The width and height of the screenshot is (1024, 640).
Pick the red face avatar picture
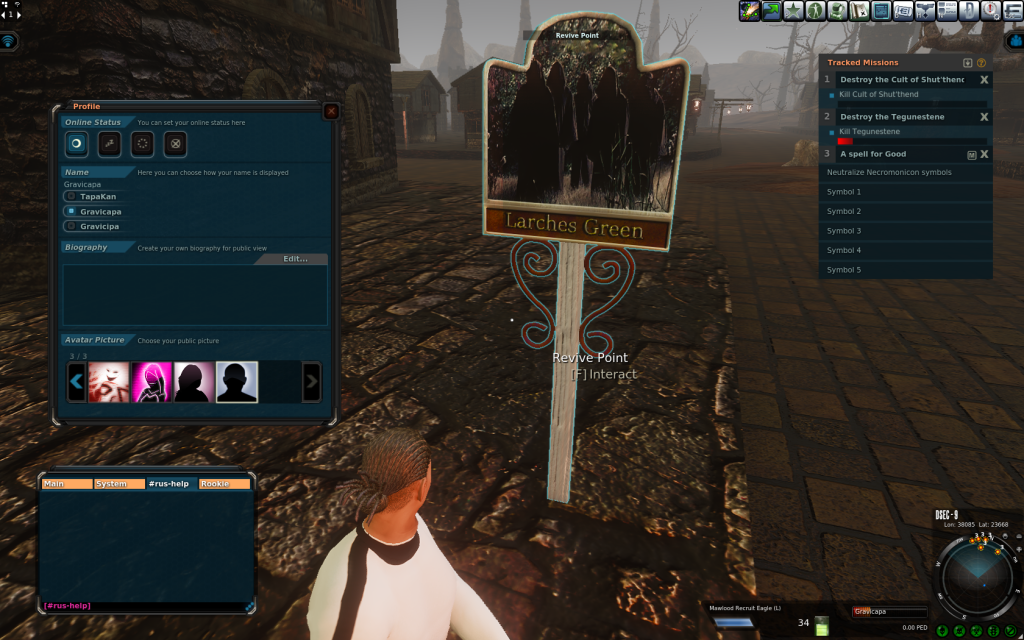pyautogui.click(x=108, y=381)
